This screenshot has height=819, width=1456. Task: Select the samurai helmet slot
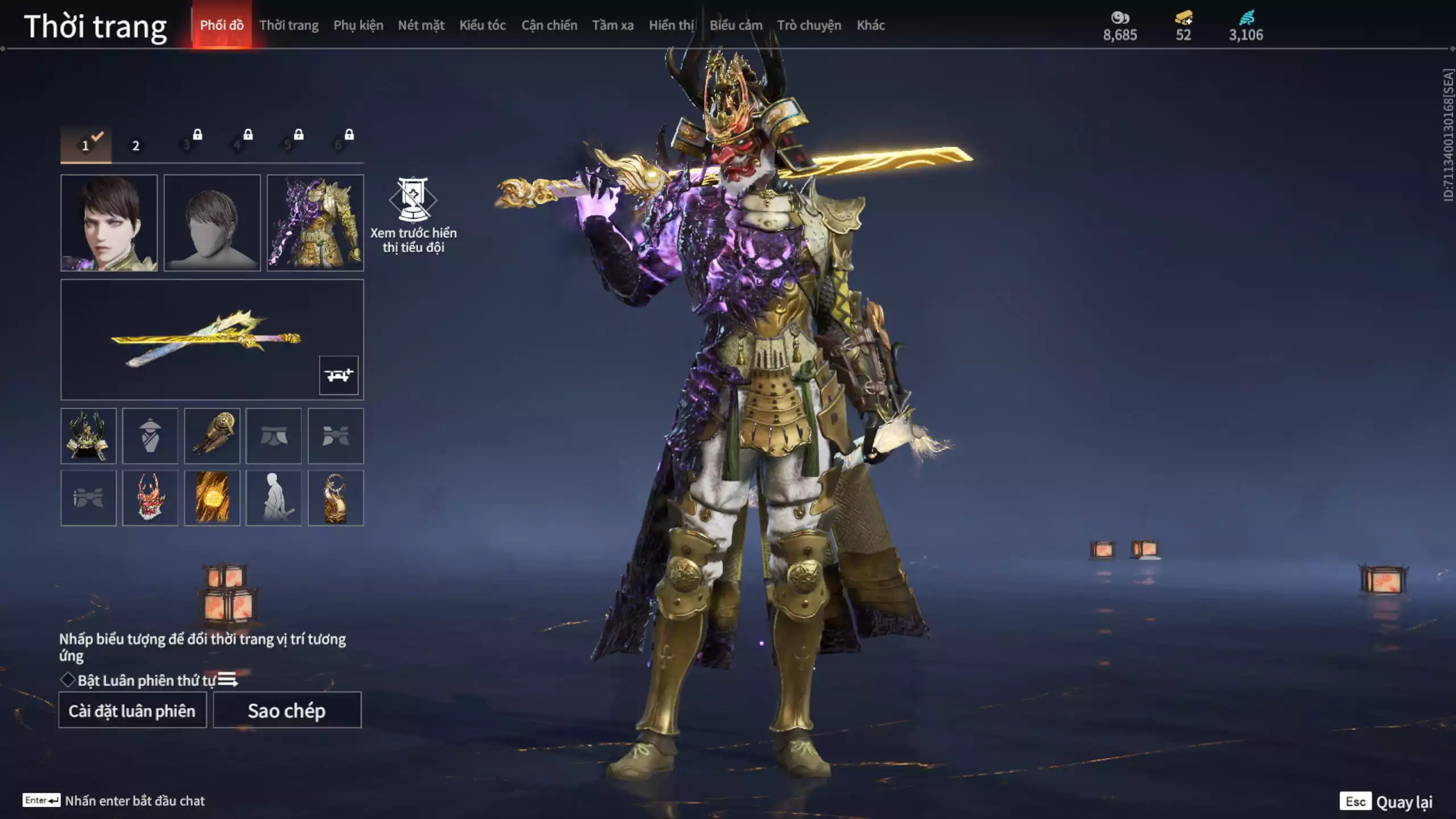point(88,436)
